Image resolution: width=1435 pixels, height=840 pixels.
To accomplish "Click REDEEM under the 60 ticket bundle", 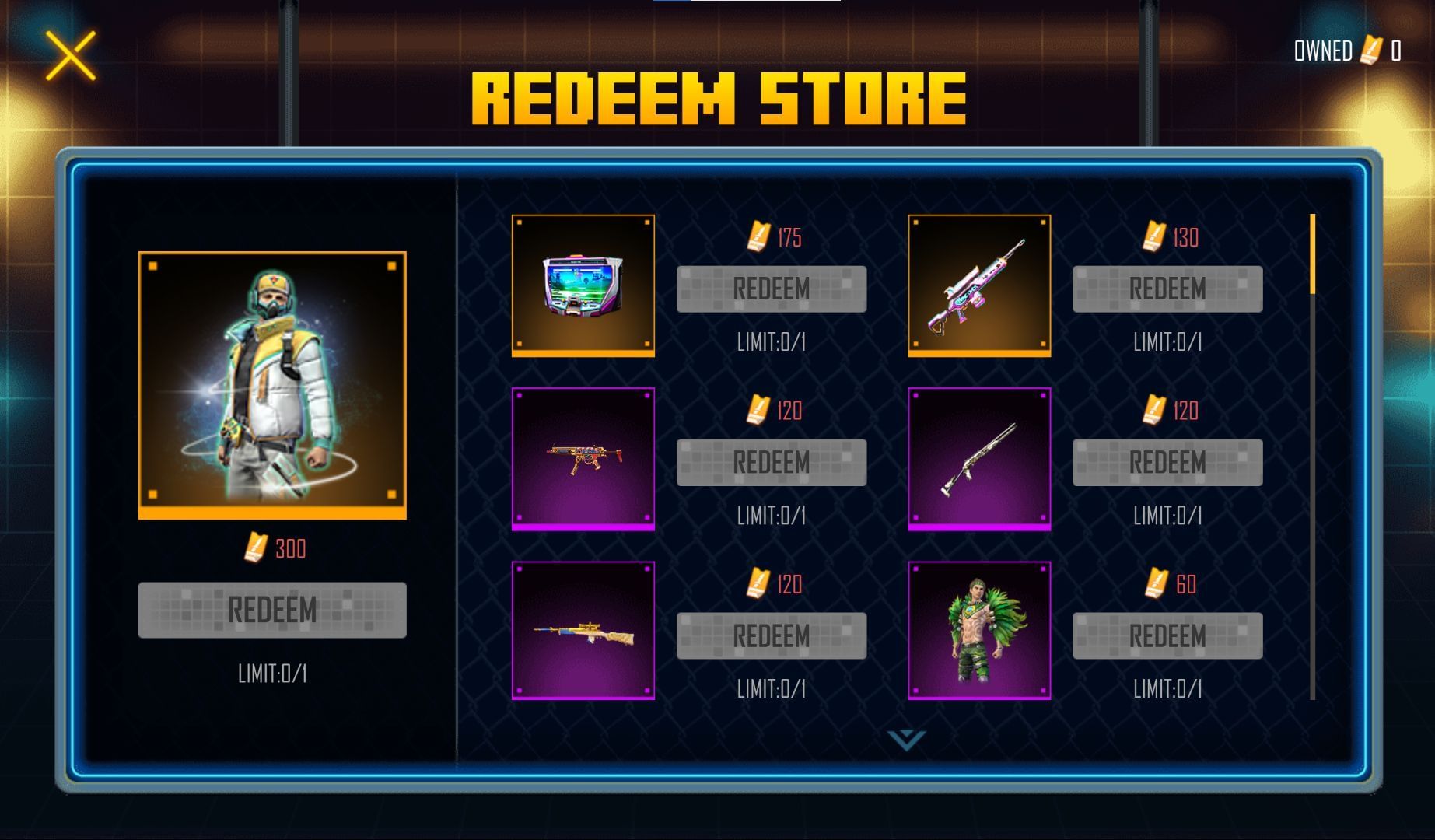I will pyautogui.click(x=1165, y=634).
